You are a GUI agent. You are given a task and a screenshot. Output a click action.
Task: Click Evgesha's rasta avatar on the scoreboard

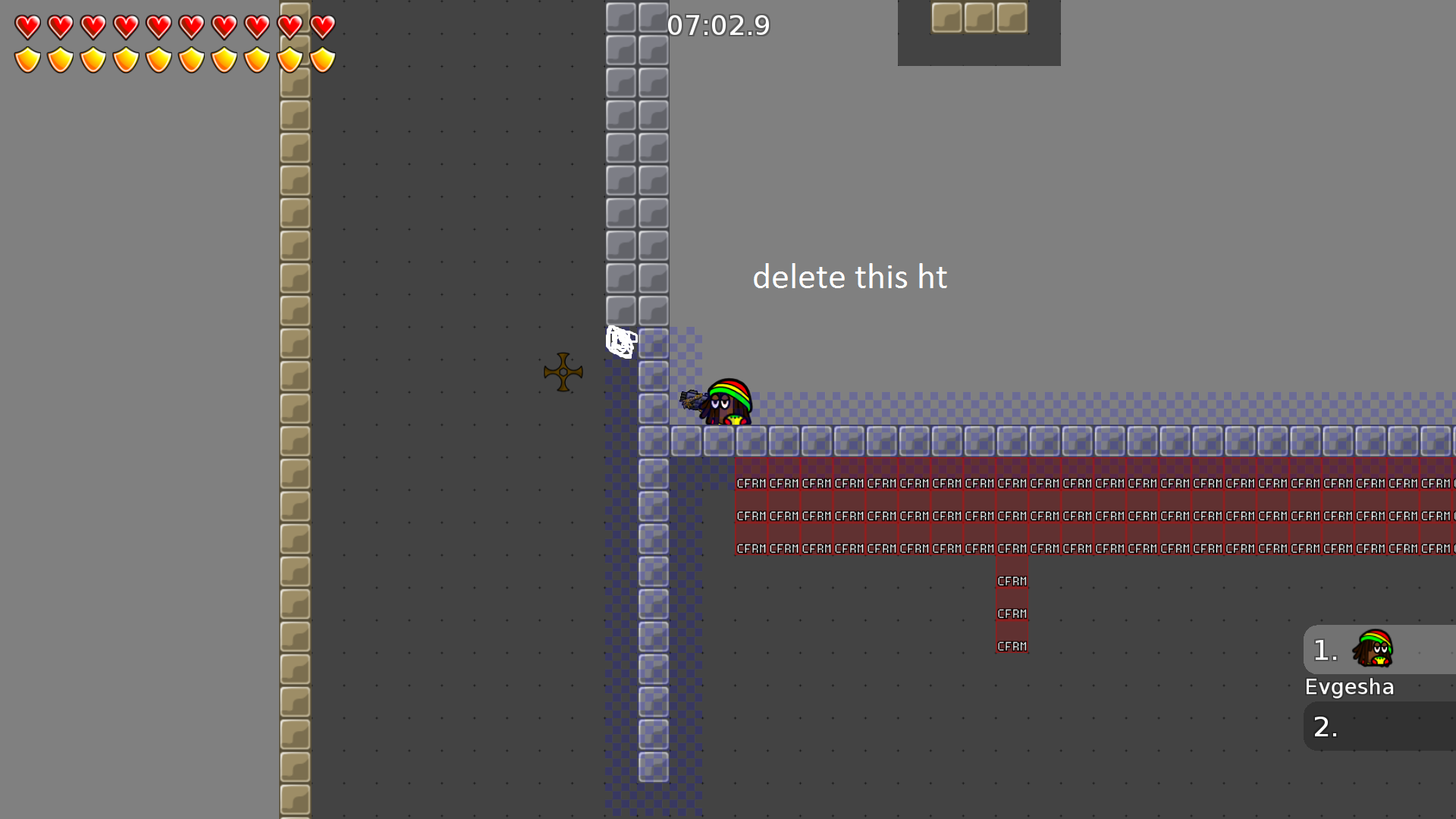coord(1374,649)
